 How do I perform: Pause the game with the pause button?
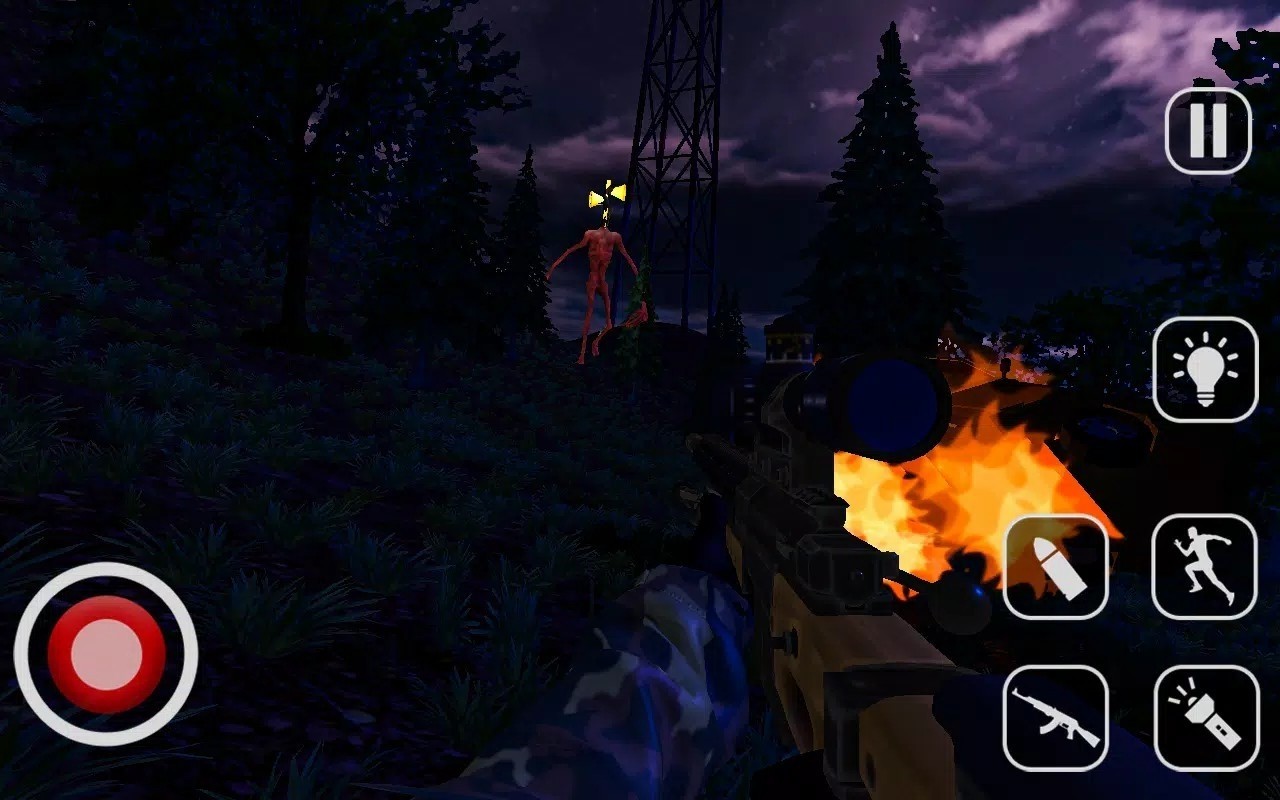[x=1208, y=131]
